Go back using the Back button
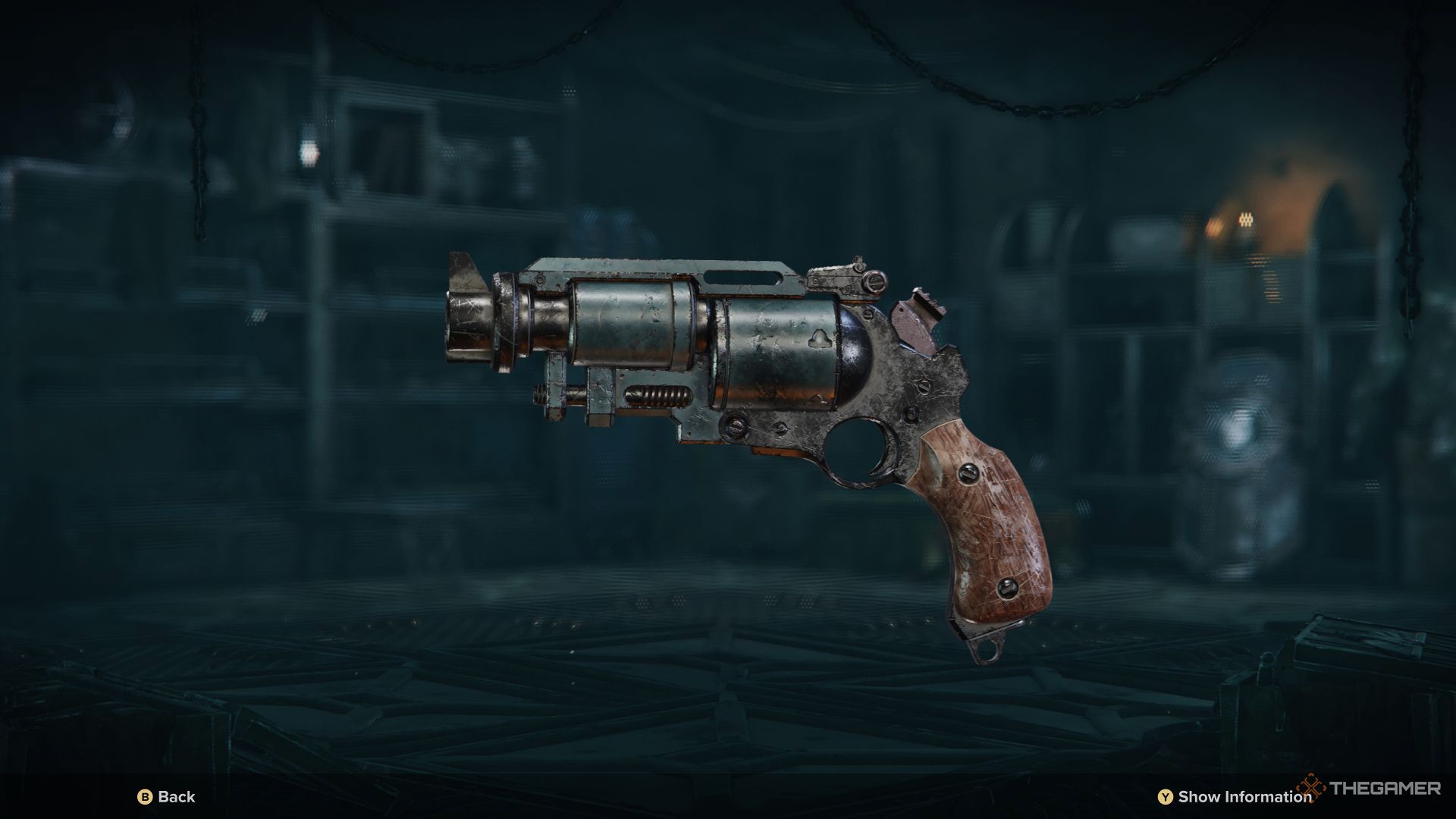 [x=166, y=797]
